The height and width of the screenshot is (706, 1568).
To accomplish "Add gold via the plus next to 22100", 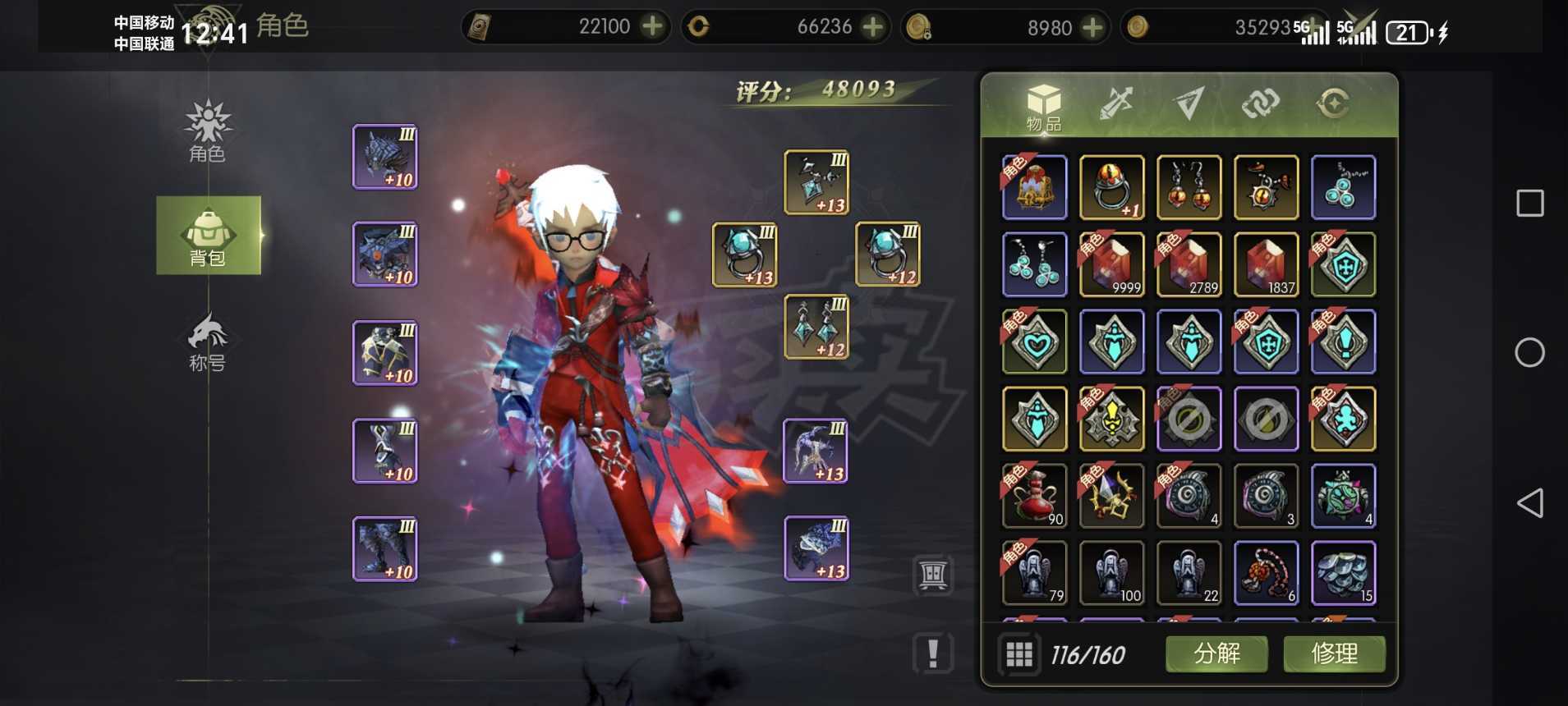I will (651, 25).
